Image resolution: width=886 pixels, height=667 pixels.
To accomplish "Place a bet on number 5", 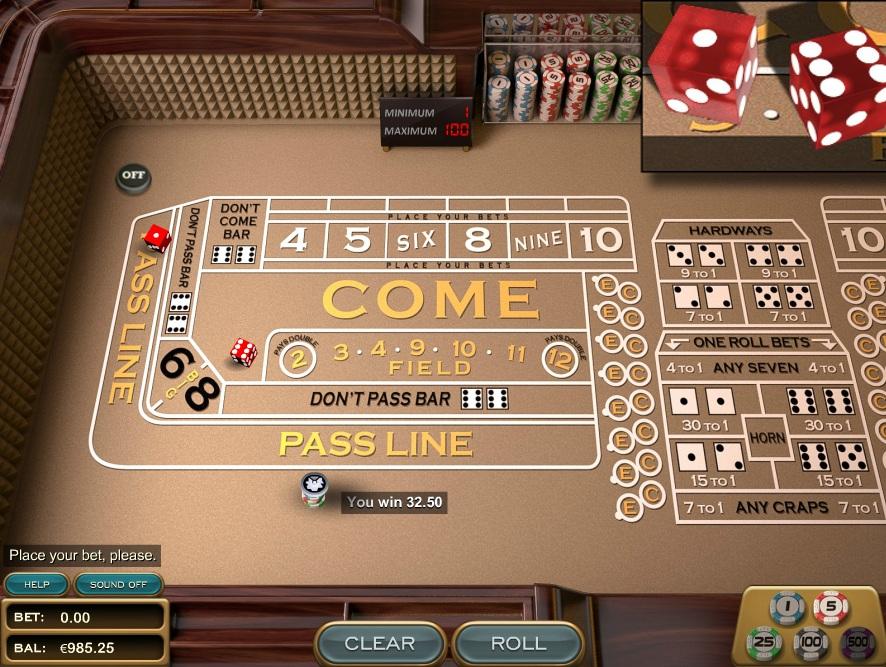I will (x=356, y=240).
